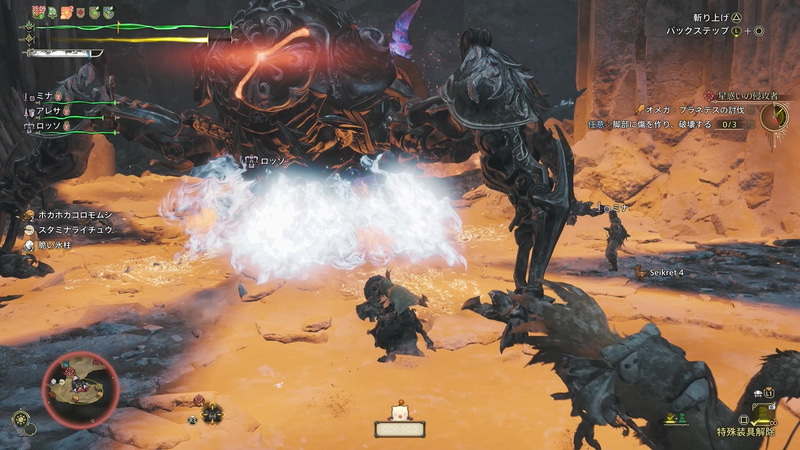Select the 脆い氷柱 item entry

tap(60, 246)
